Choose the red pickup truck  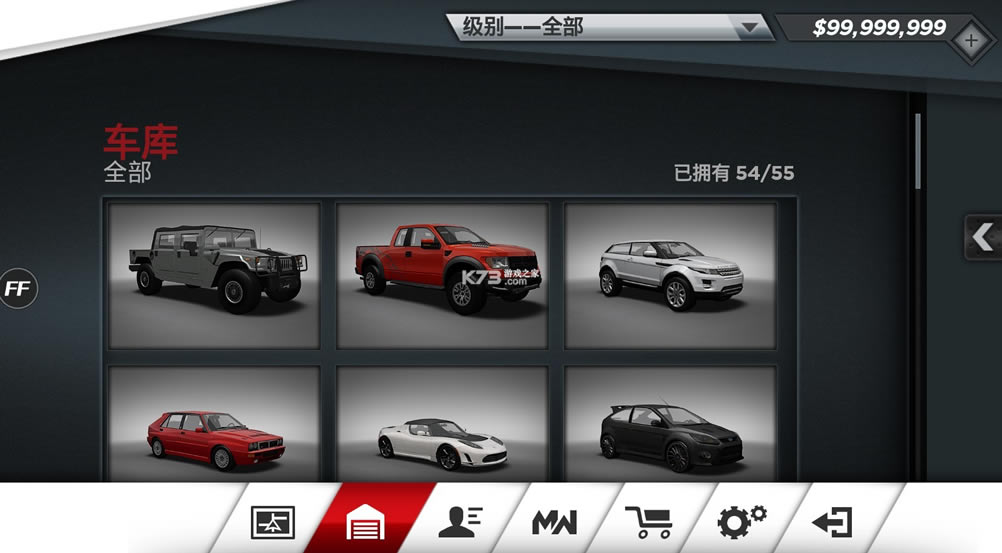point(442,275)
